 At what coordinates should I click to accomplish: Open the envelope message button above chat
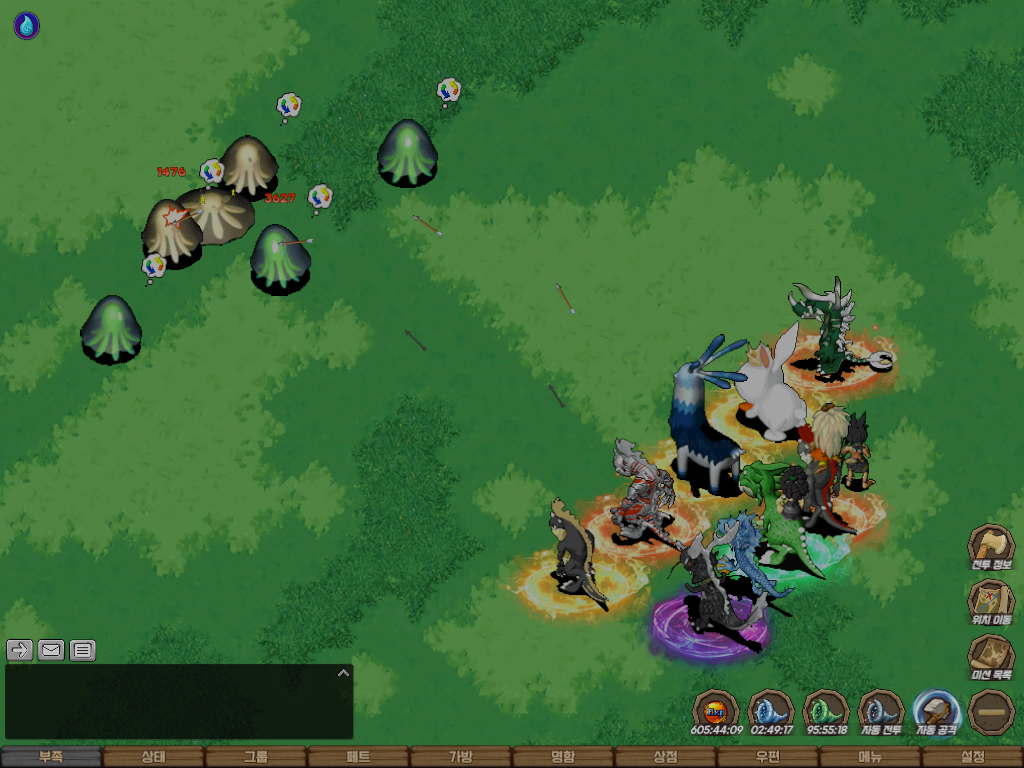51,650
